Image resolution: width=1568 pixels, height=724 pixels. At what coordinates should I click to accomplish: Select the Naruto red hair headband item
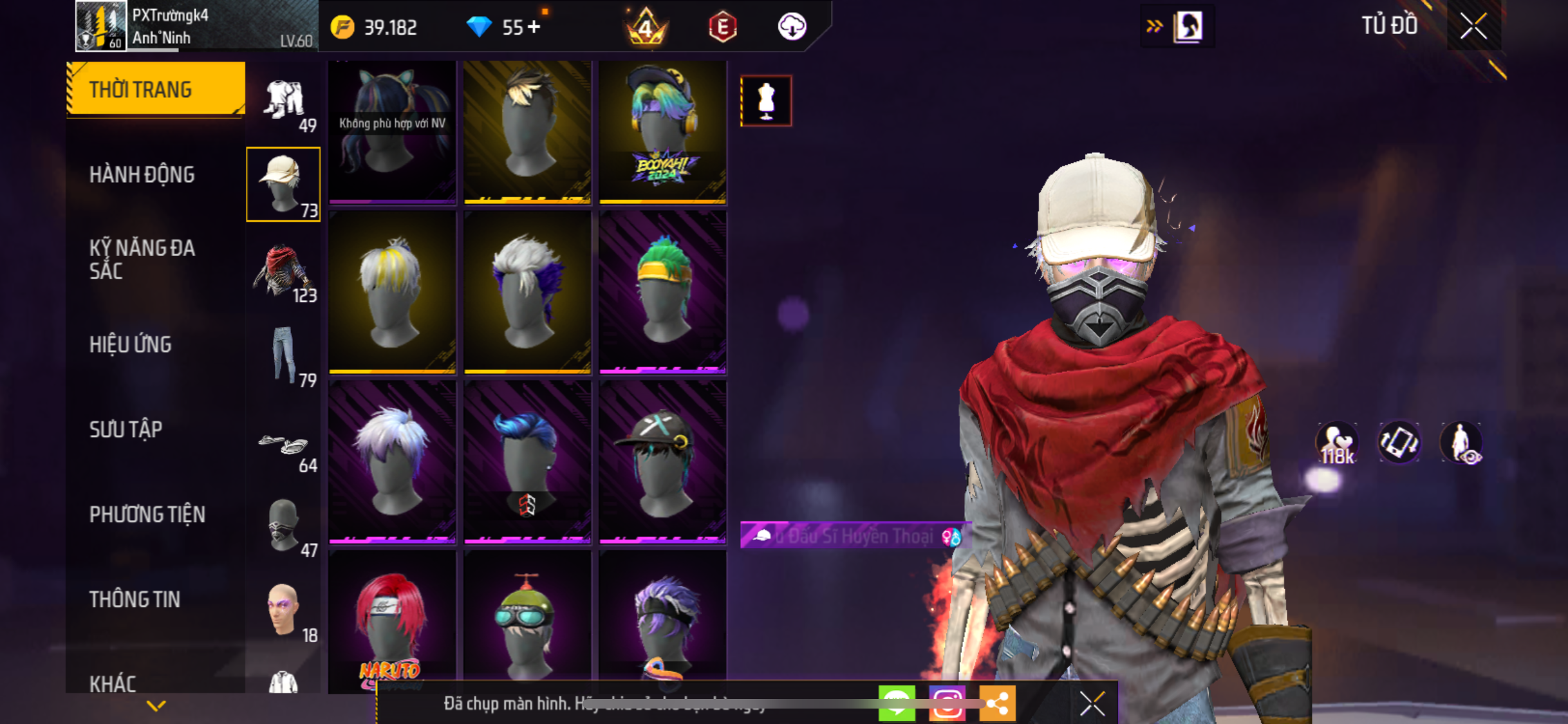pyautogui.click(x=391, y=621)
